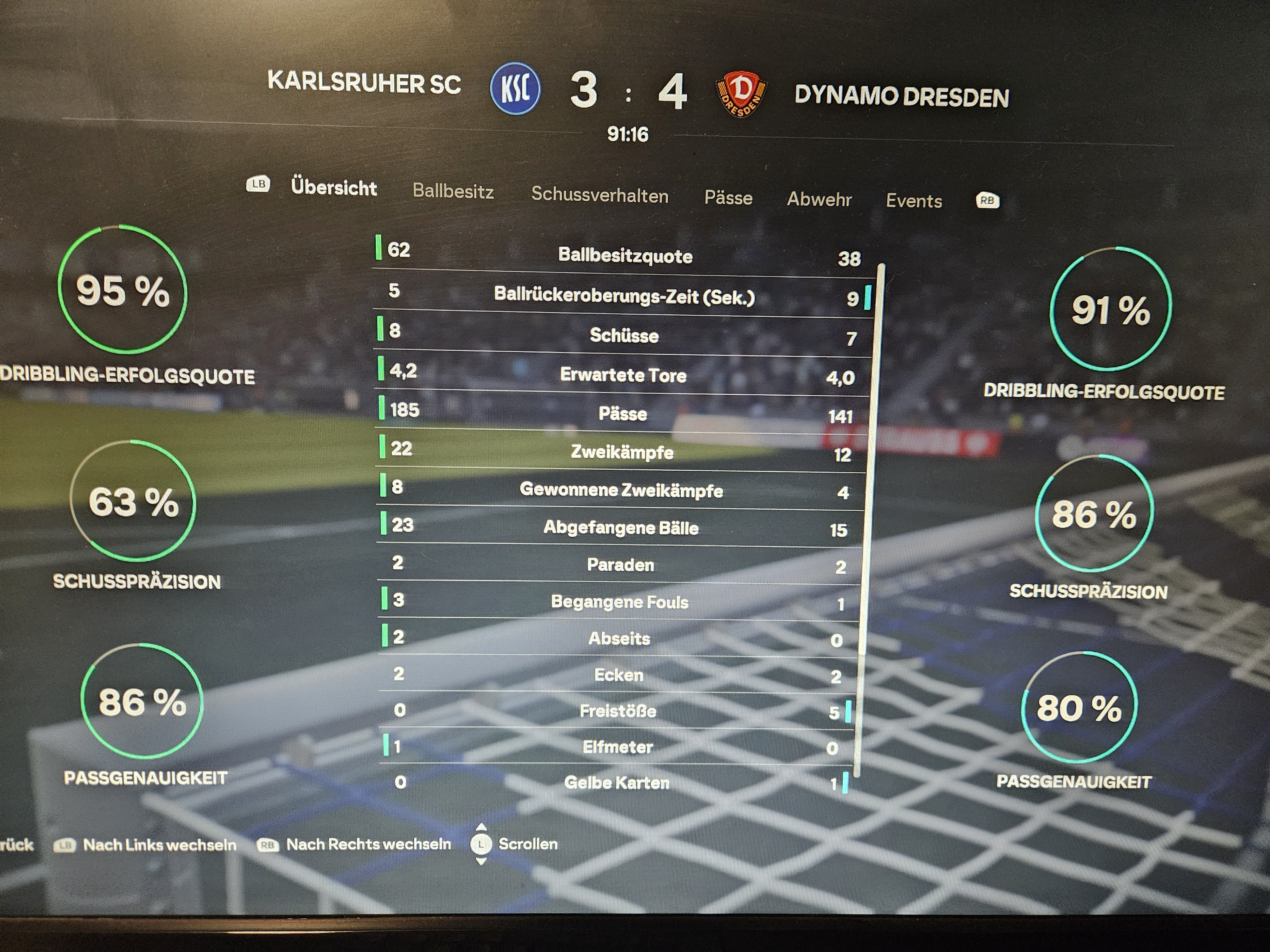Switch to the Übersicht tab

pos(334,188)
